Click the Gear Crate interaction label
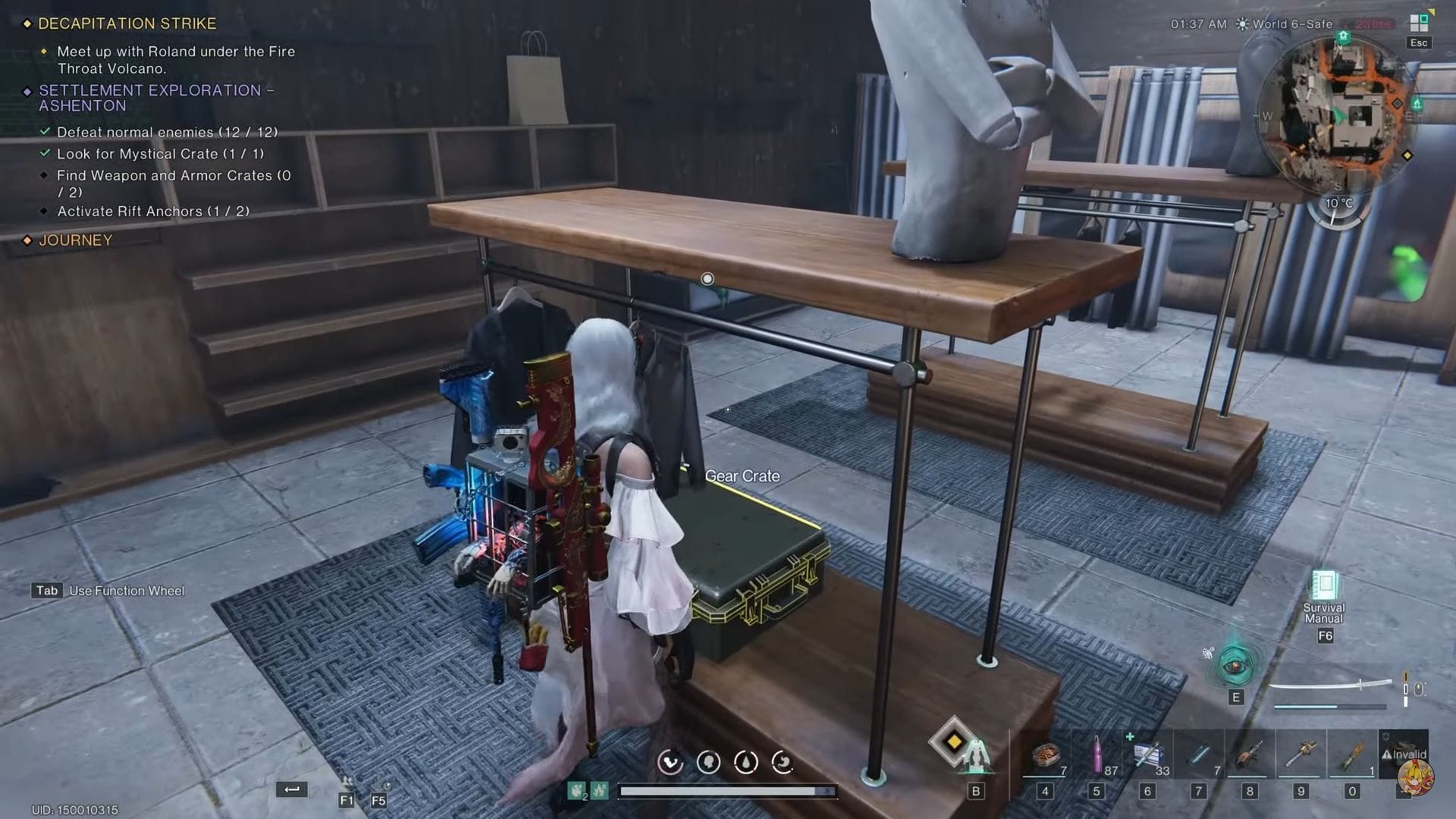The height and width of the screenshot is (819, 1456). tap(743, 475)
